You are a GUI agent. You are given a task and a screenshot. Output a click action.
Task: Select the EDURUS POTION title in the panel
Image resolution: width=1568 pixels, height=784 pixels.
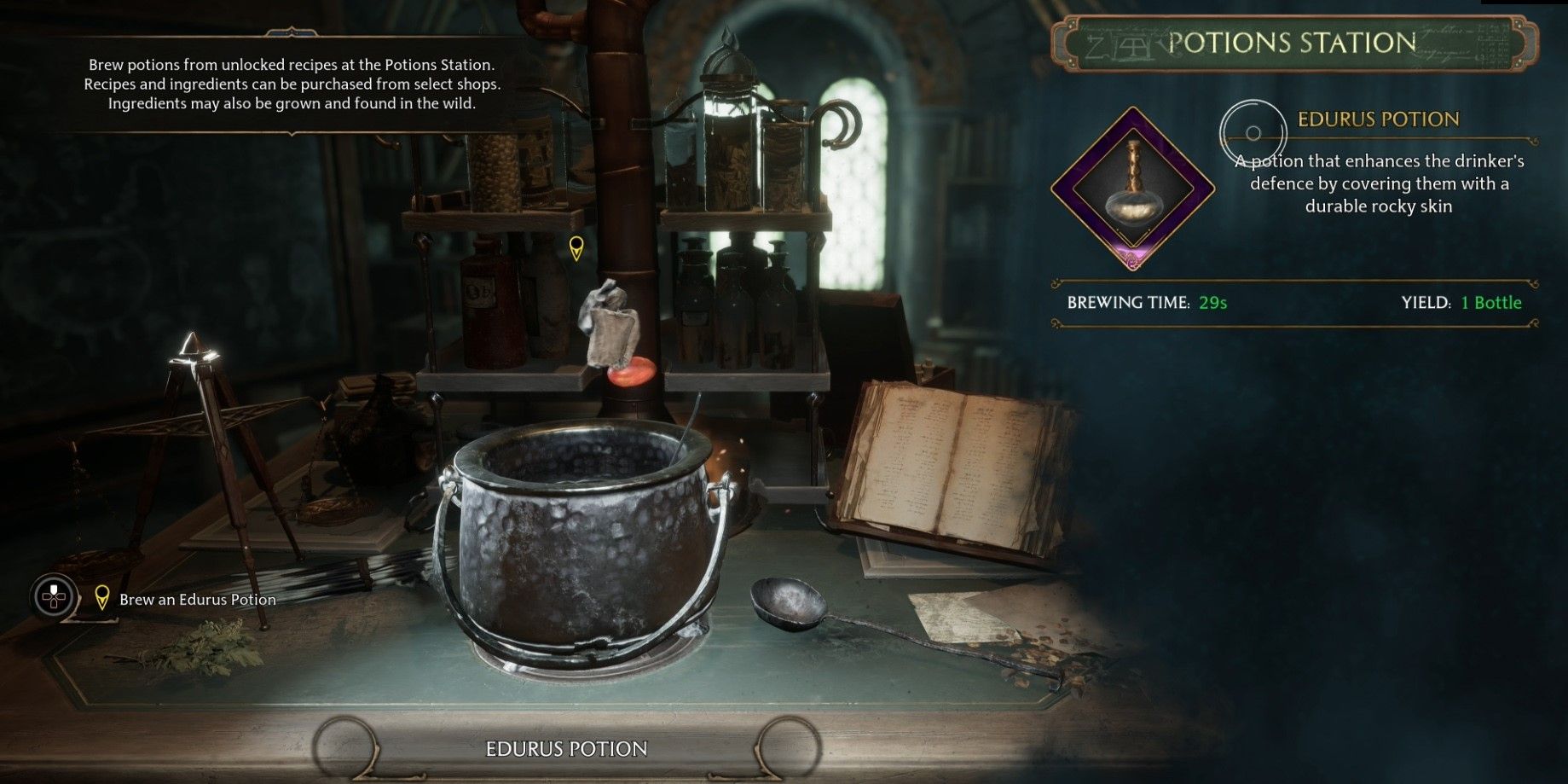click(1376, 119)
